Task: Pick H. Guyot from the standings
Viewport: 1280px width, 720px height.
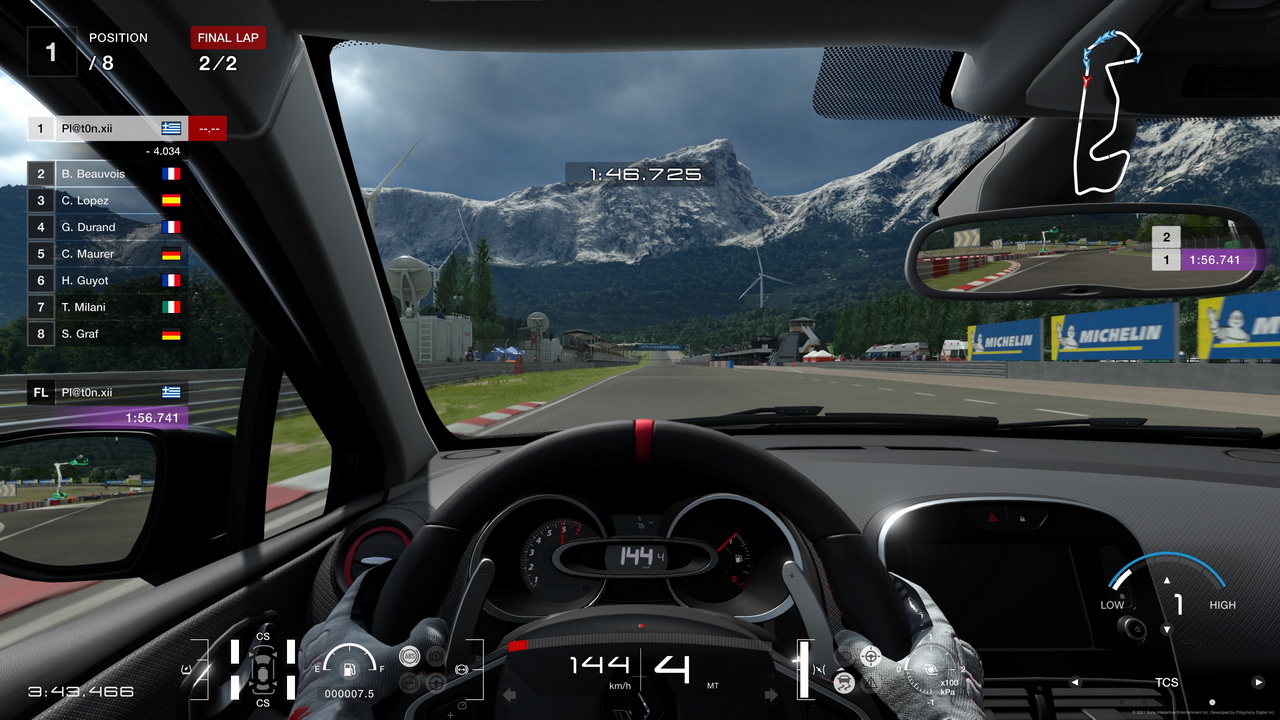Action: [105, 281]
